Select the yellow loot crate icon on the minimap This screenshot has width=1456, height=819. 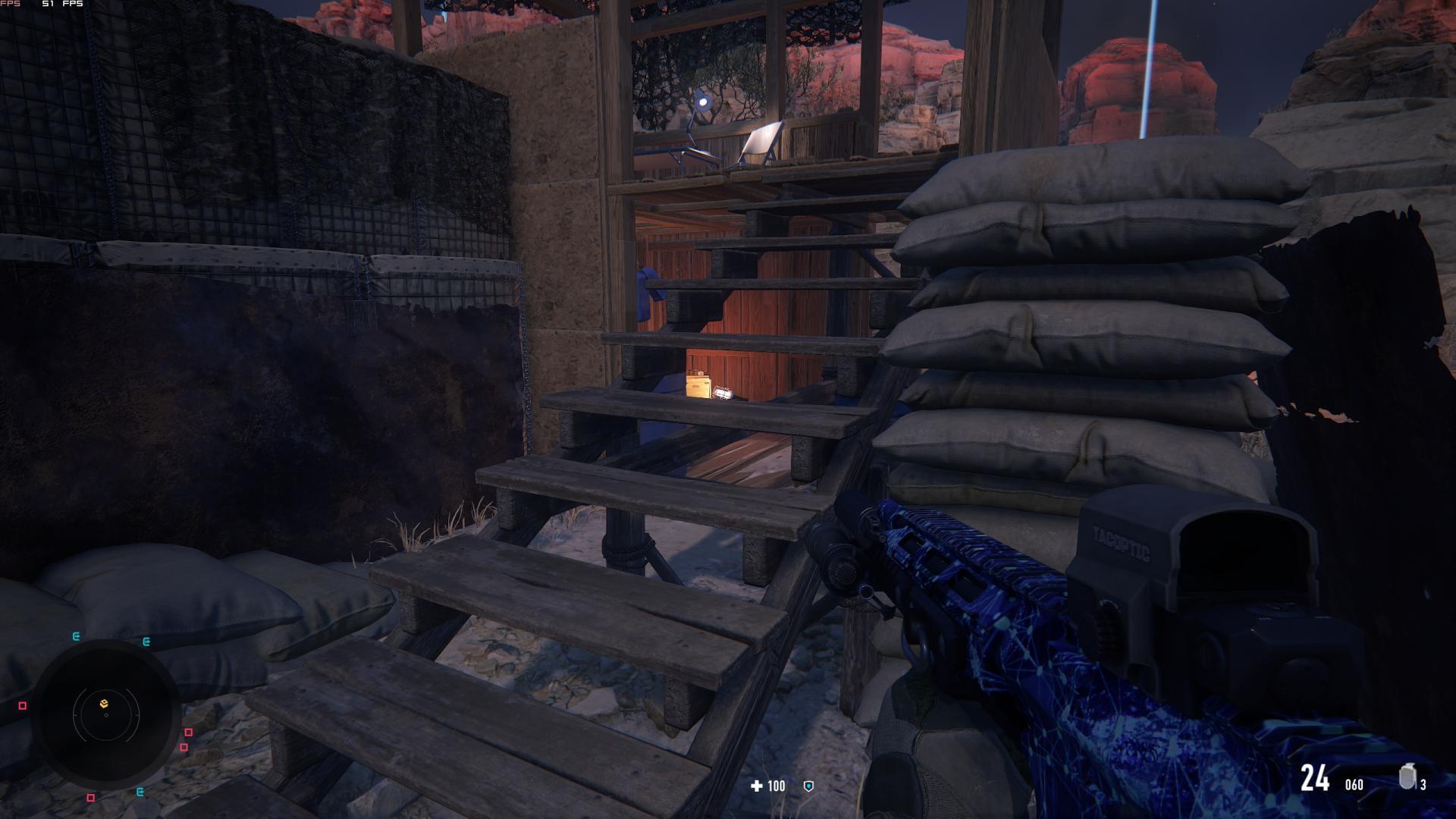[x=104, y=703]
